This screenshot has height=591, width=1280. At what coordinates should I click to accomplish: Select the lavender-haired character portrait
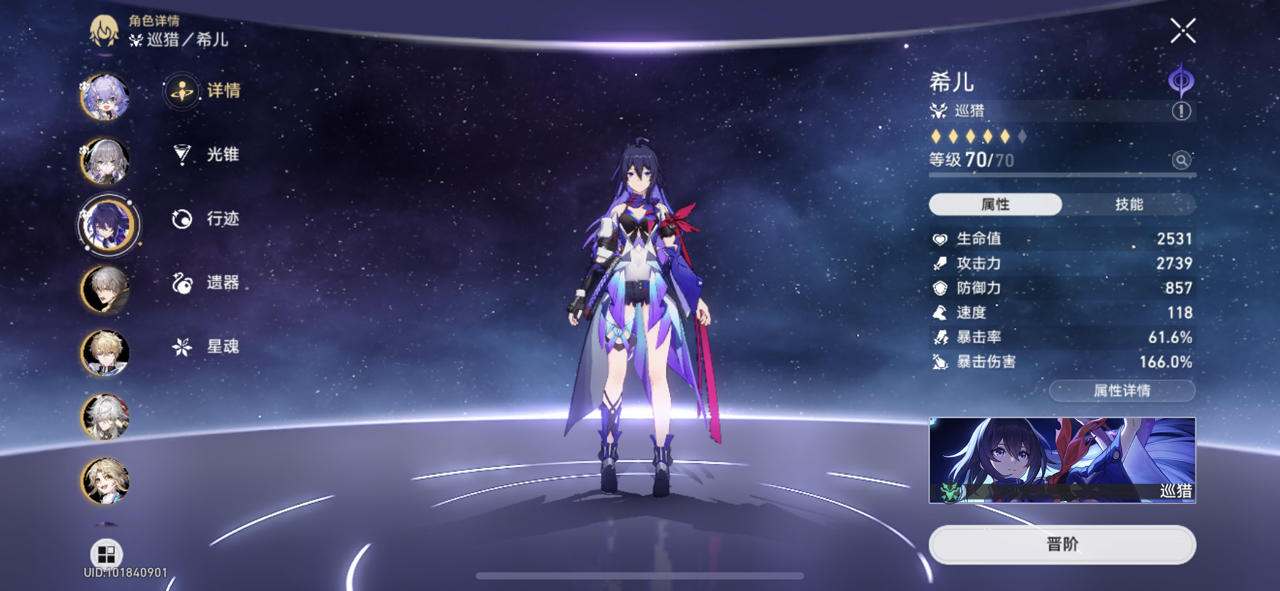105,97
